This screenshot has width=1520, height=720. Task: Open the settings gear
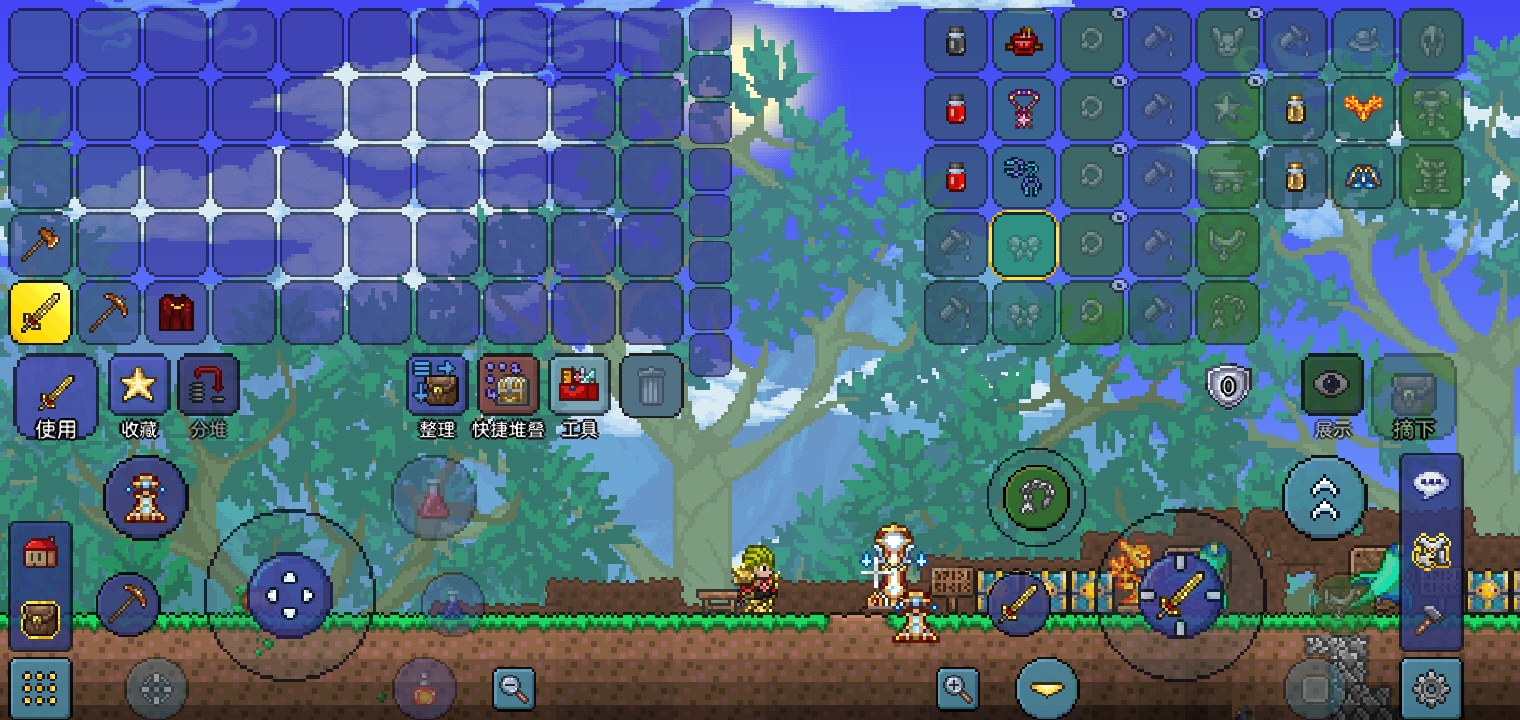[1432, 688]
